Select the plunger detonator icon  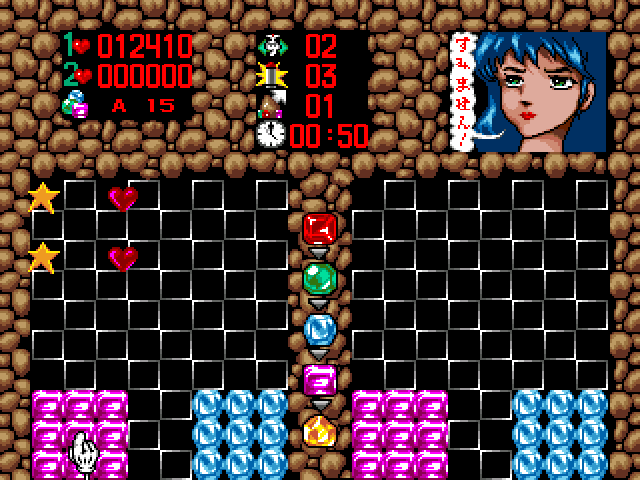271,75
